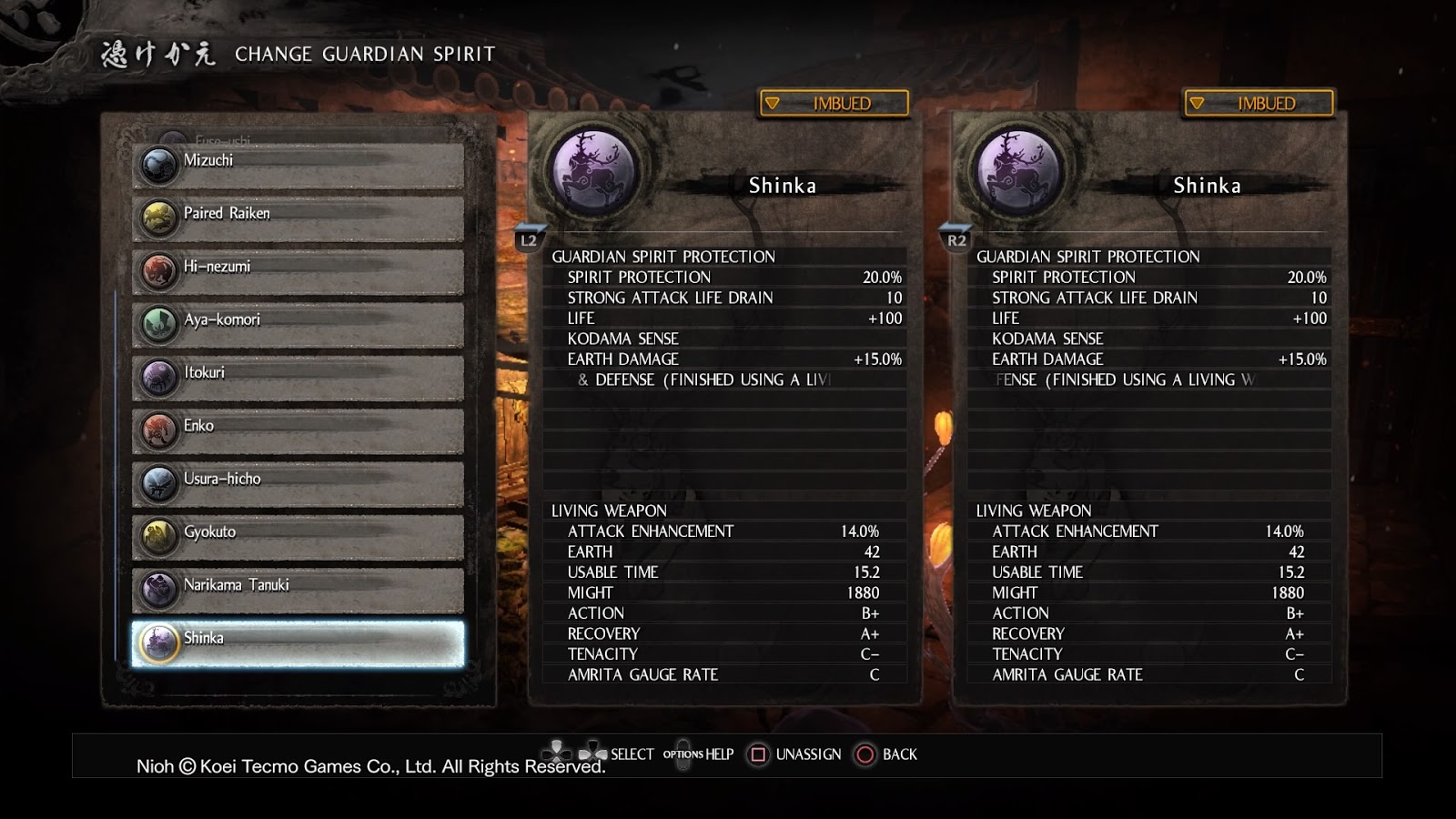Viewport: 1456px width, 819px height.
Task: Toggle the L2 spirit slot
Action: (x=528, y=240)
